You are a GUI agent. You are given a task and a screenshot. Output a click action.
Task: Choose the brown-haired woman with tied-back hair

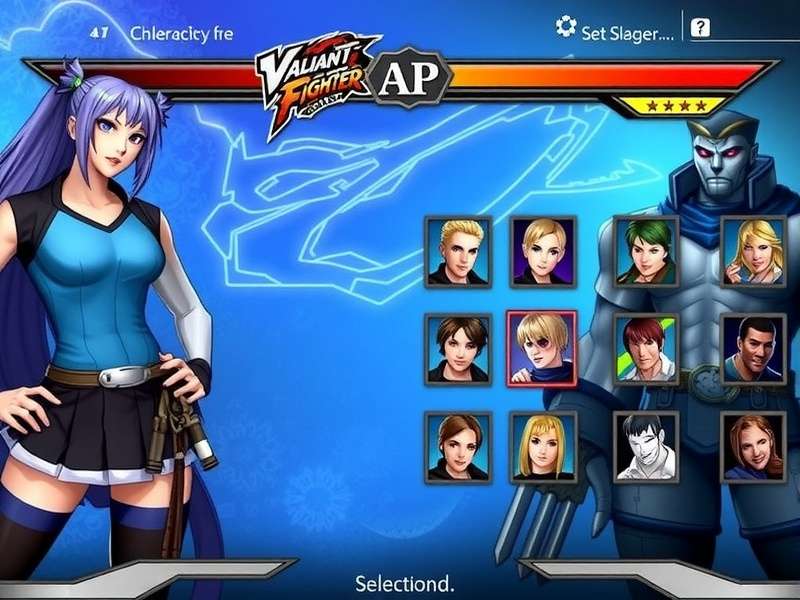point(458,446)
